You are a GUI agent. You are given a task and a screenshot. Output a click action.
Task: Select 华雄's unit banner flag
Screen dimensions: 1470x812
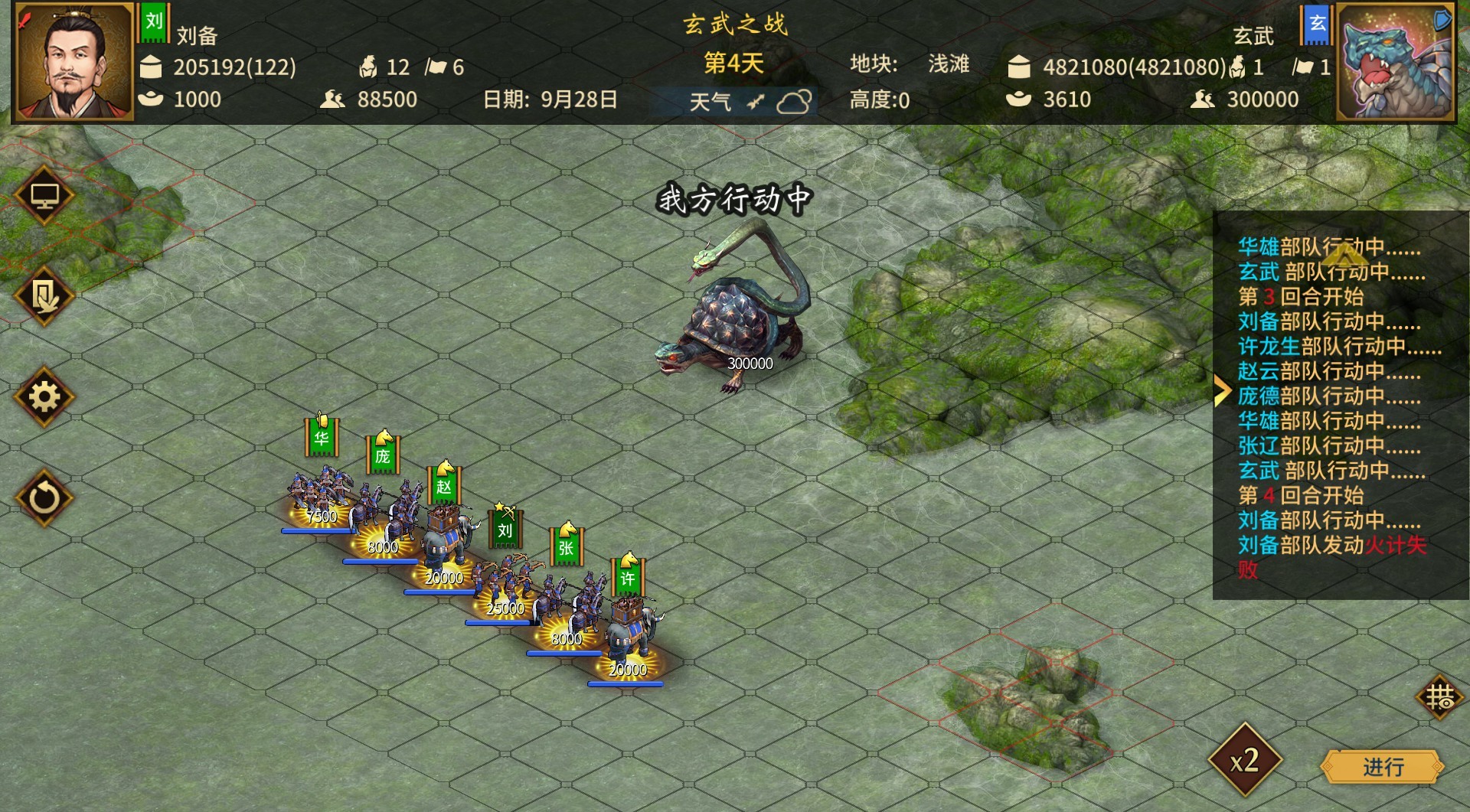pos(322,439)
